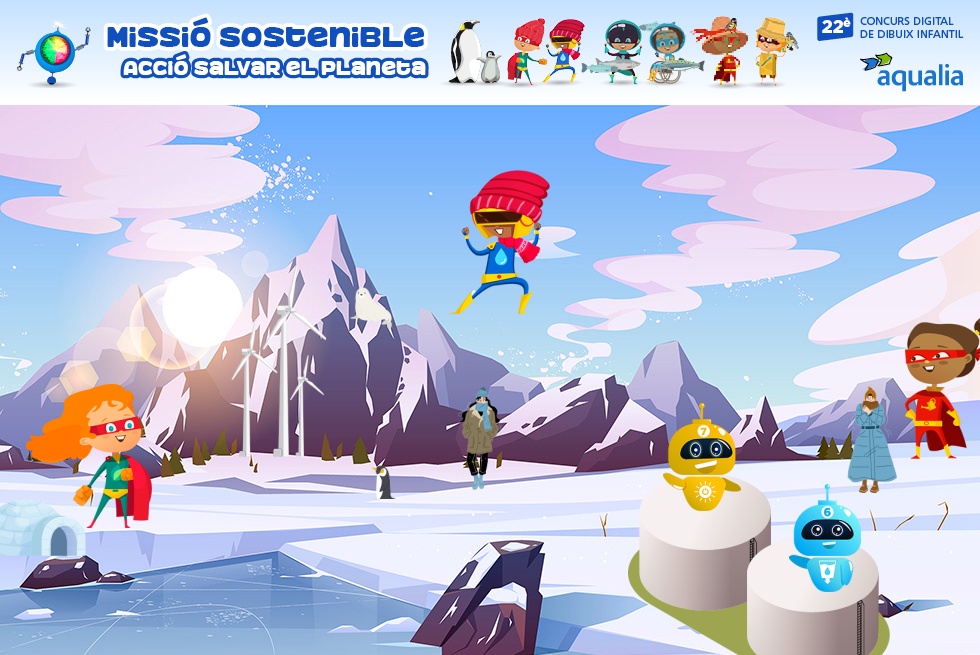
Task: Select the blue number 6 robot
Action: (x=826, y=542)
